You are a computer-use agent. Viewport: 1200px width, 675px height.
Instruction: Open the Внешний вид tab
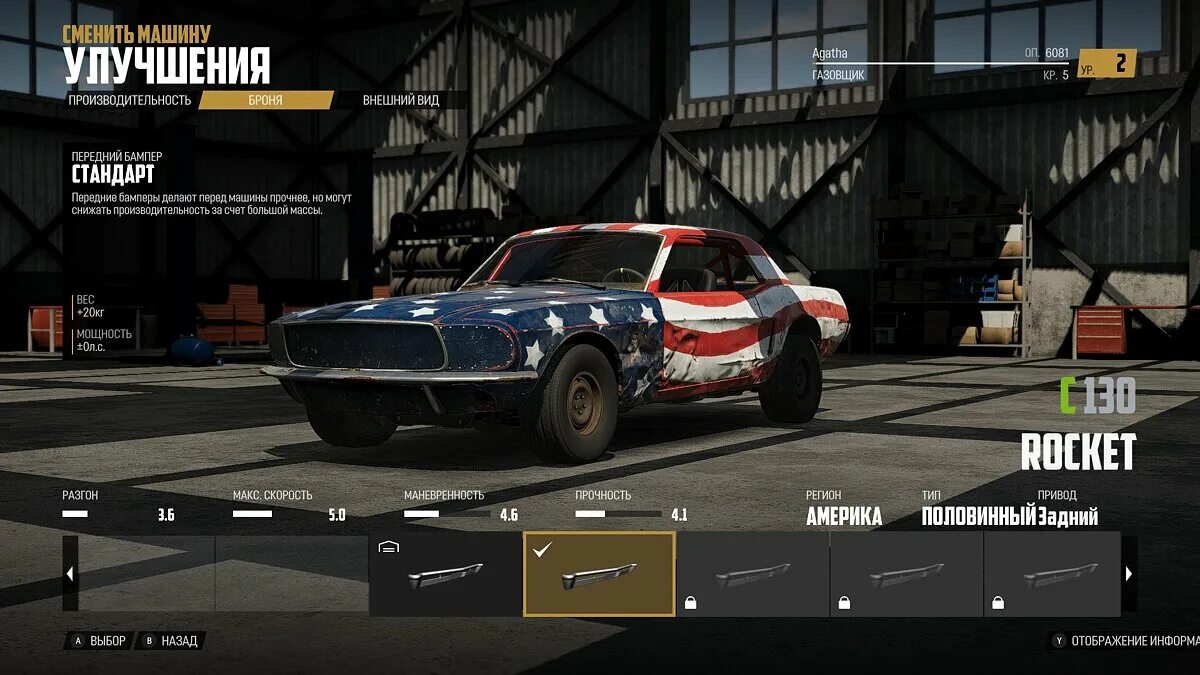tap(400, 100)
